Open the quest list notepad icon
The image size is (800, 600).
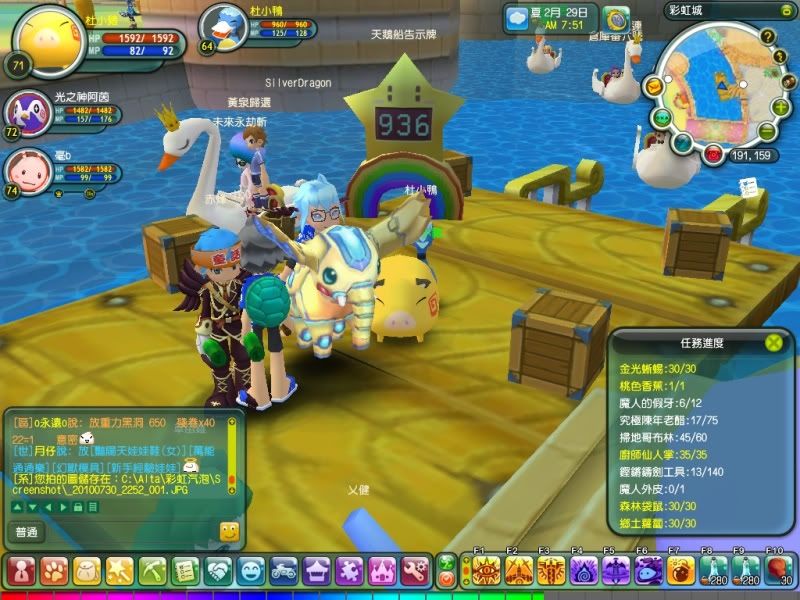(185, 571)
